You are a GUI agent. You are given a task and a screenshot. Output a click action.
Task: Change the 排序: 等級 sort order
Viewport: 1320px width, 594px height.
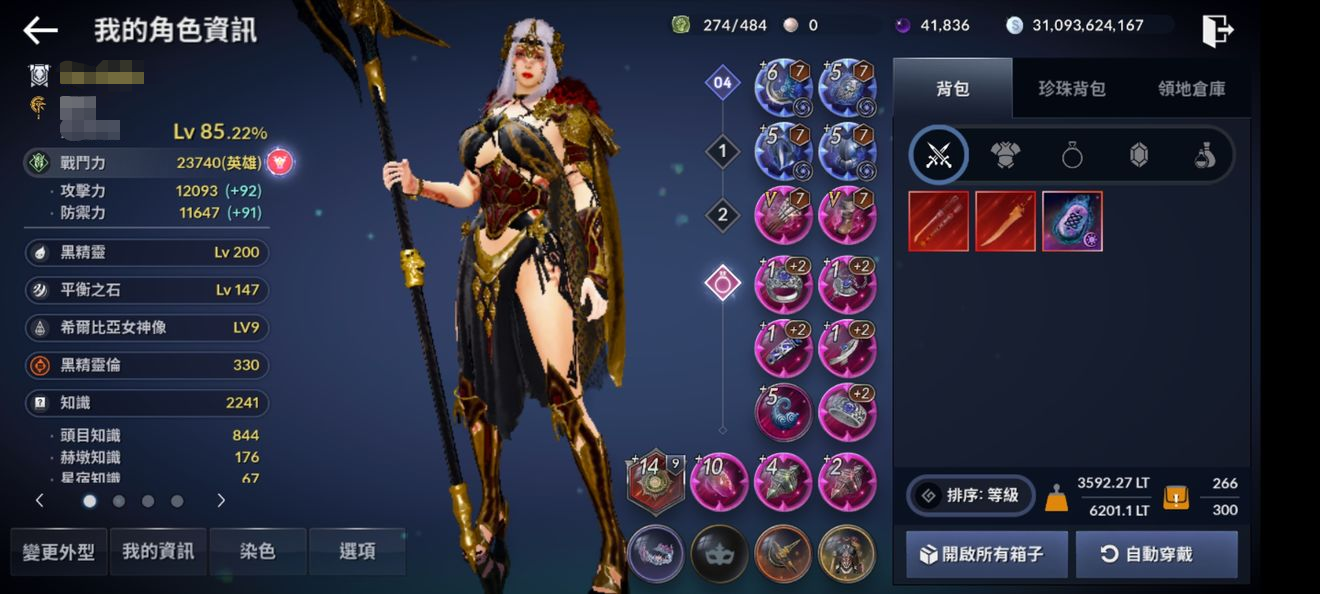click(x=970, y=495)
